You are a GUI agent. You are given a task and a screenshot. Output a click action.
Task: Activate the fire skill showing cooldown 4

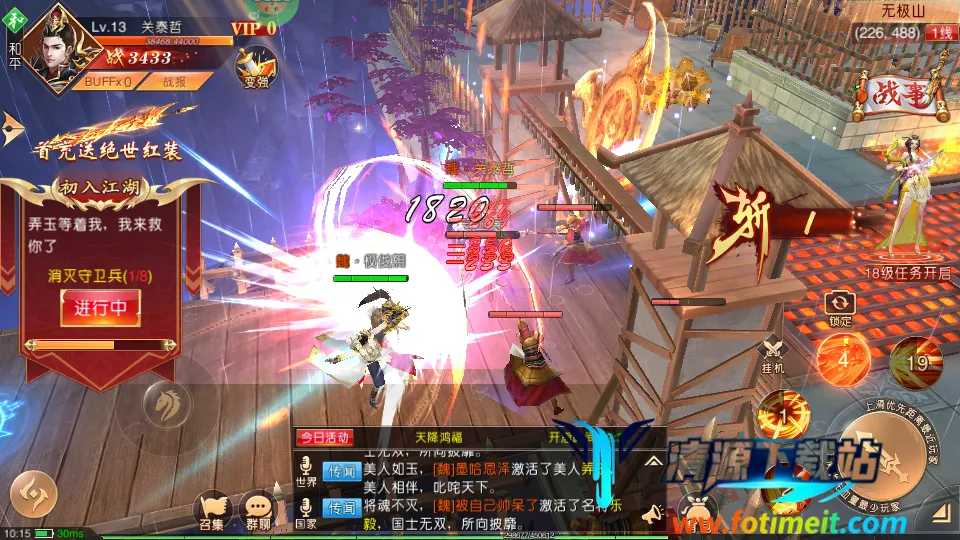842,360
